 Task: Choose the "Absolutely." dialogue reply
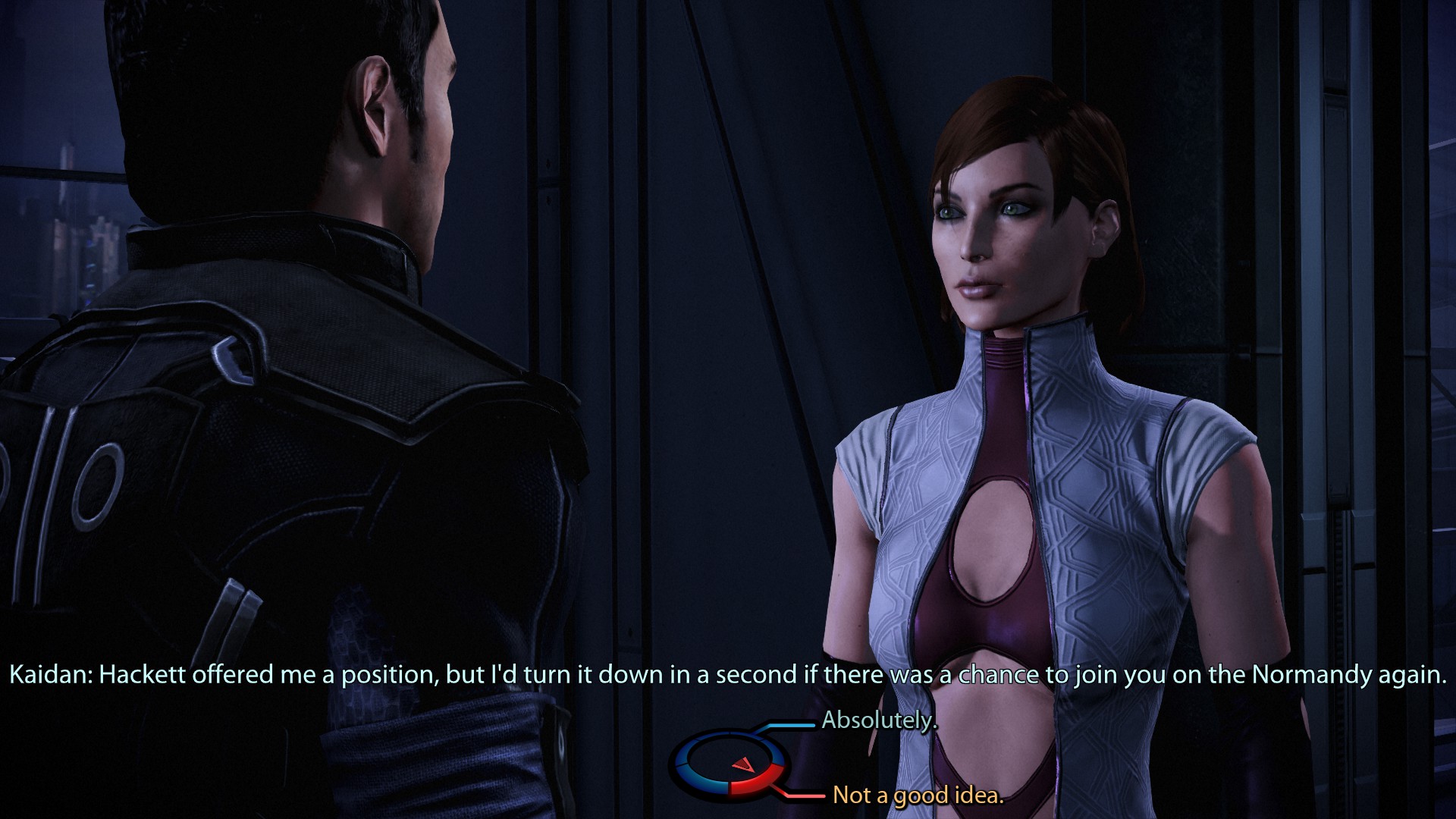879,720
